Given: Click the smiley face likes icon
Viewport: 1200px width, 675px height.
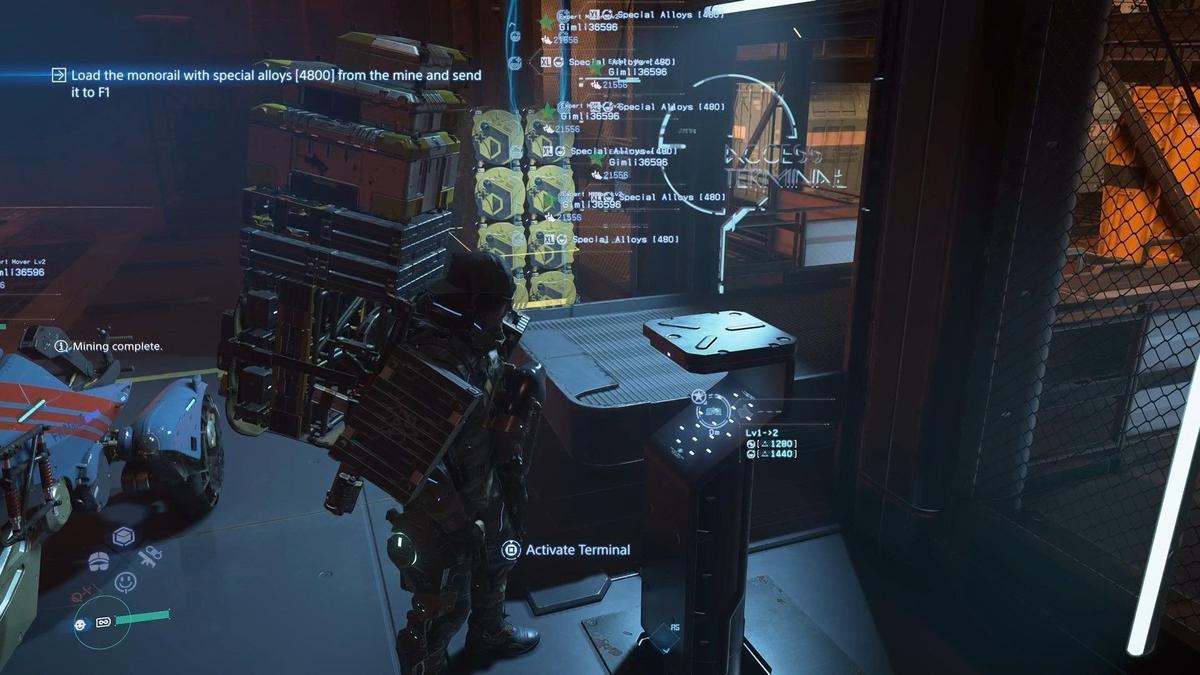Looking at the screenshot, I should pos(126,581).
